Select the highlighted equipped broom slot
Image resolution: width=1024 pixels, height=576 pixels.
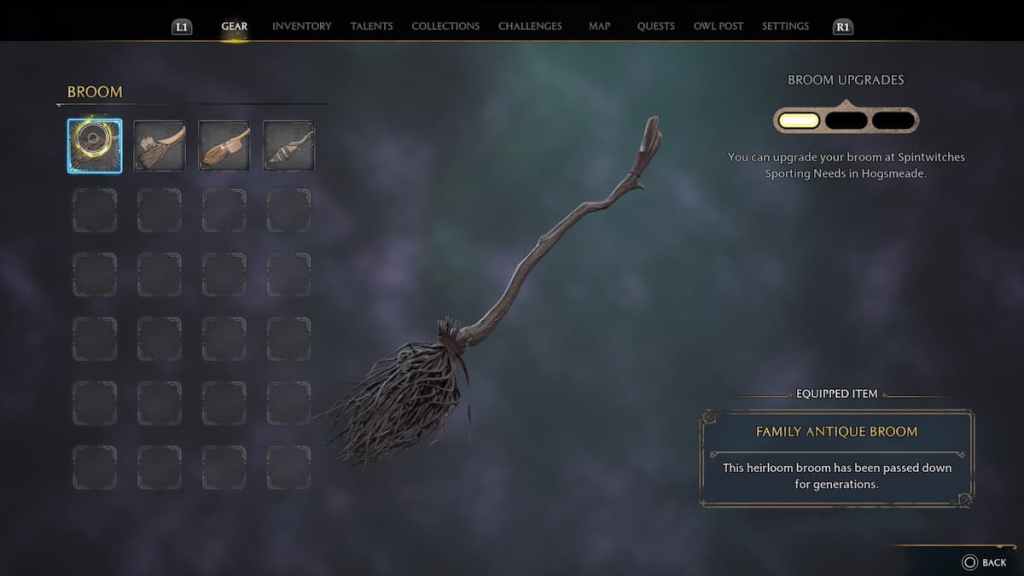(x=95, y=146)
